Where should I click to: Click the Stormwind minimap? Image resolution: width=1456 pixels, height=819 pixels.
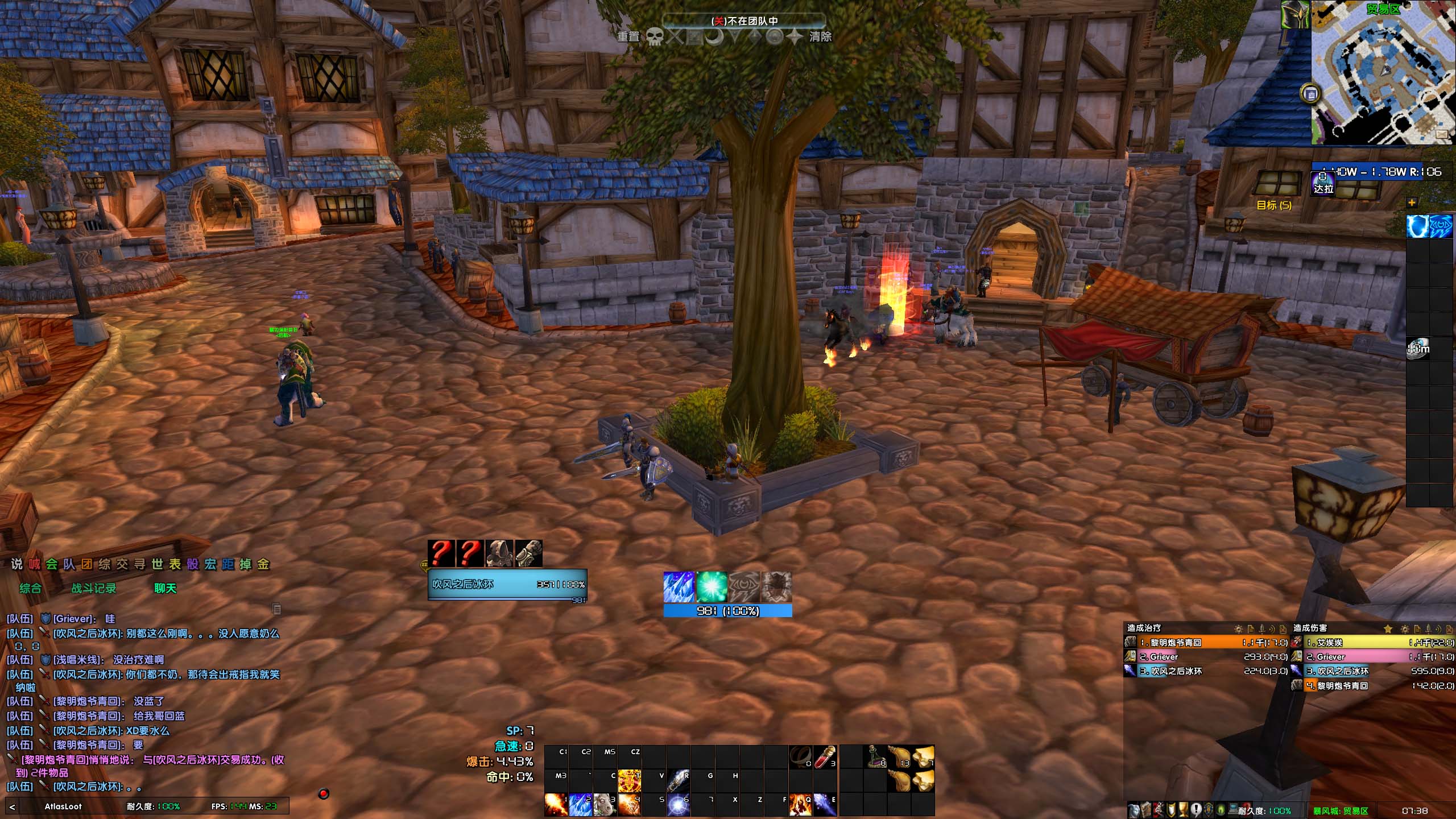click(x=1383, y=73)
